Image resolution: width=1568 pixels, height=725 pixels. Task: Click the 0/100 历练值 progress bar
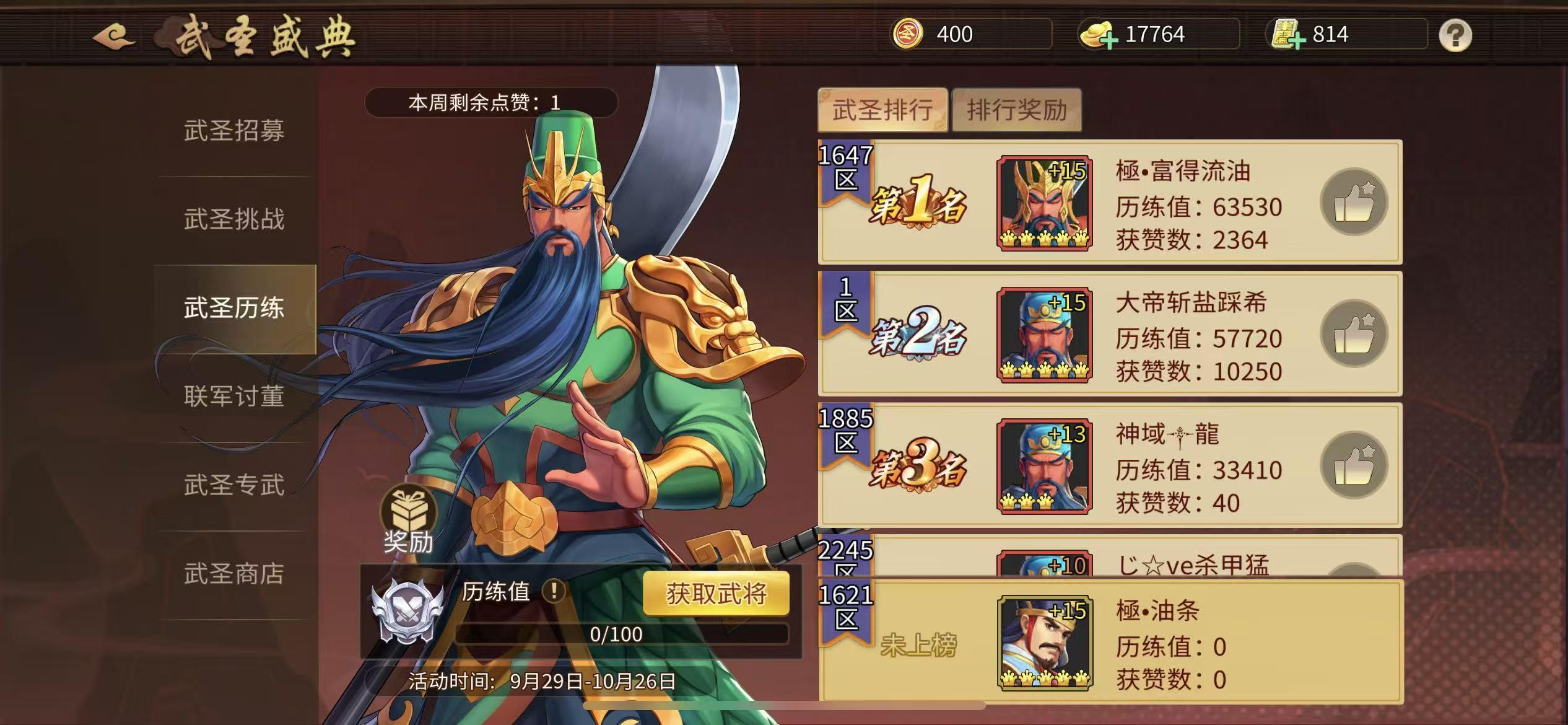pyautogui.click(x=622, y=633)
